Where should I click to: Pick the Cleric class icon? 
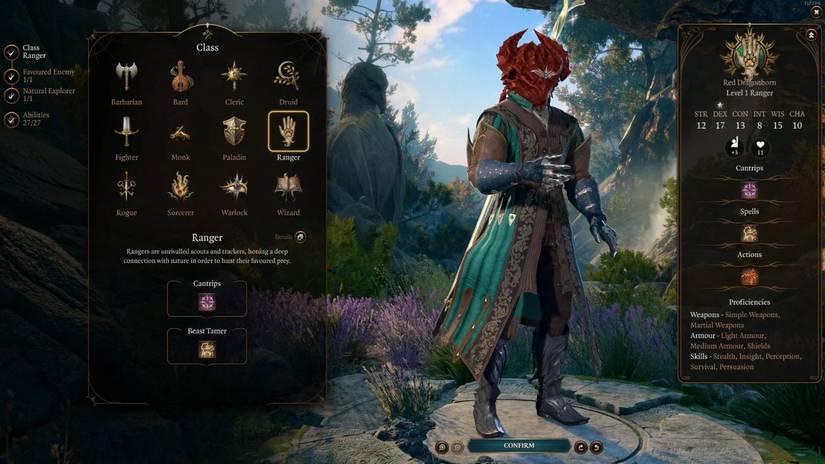234,77
